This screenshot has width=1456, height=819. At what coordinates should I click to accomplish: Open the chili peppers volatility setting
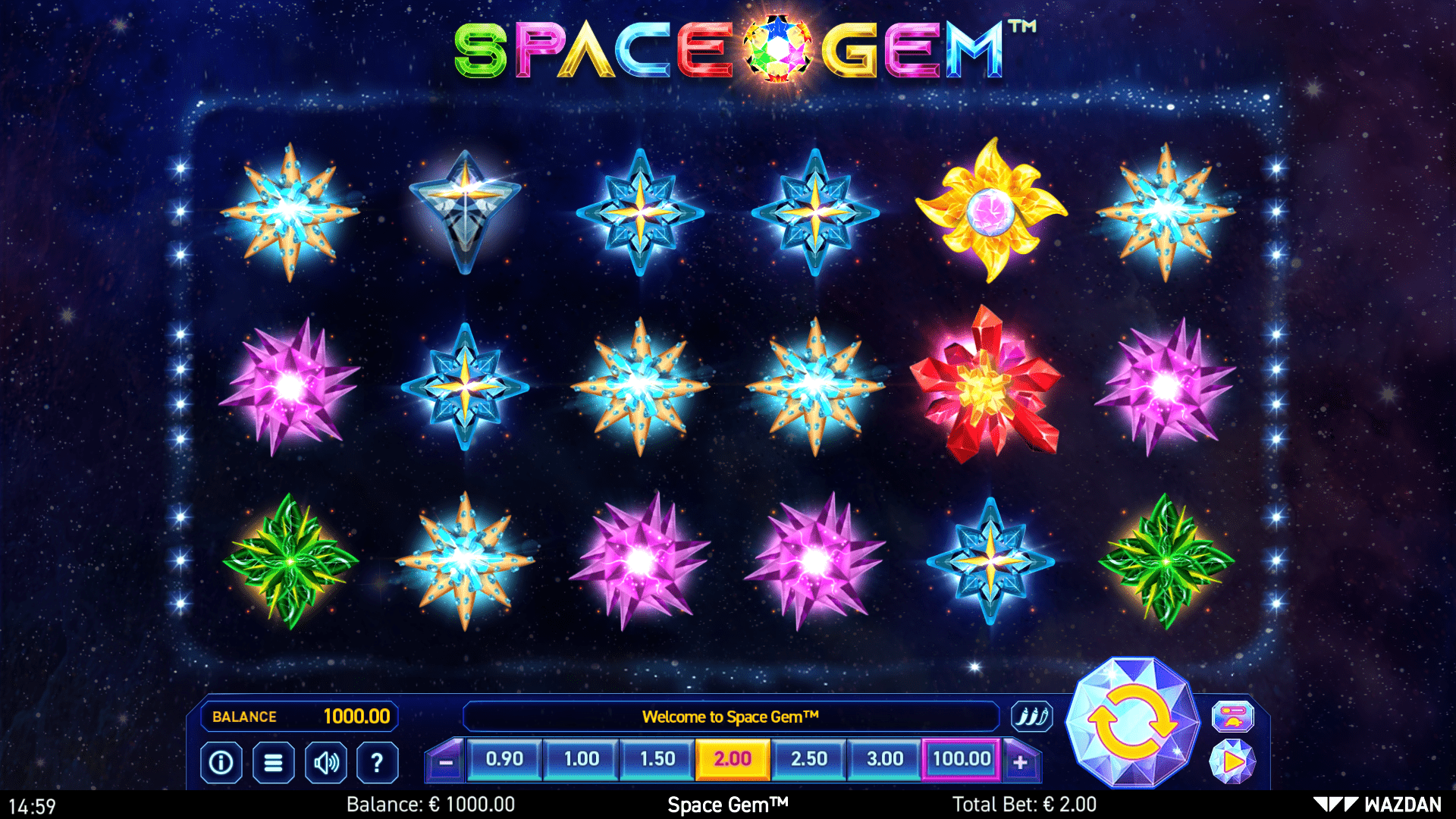pos(1032,717)
